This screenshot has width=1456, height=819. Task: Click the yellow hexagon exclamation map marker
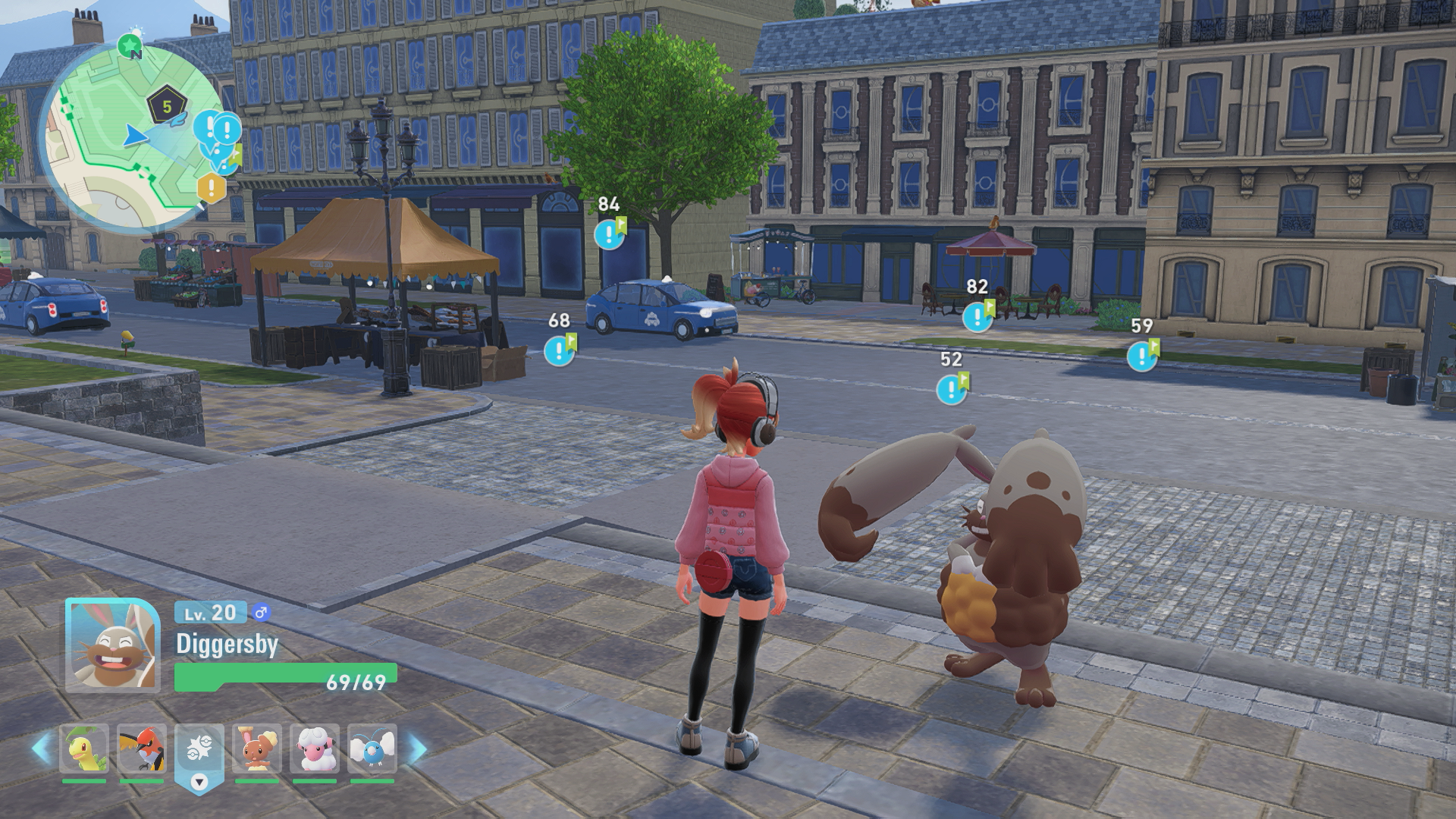[x=212, y=187]
